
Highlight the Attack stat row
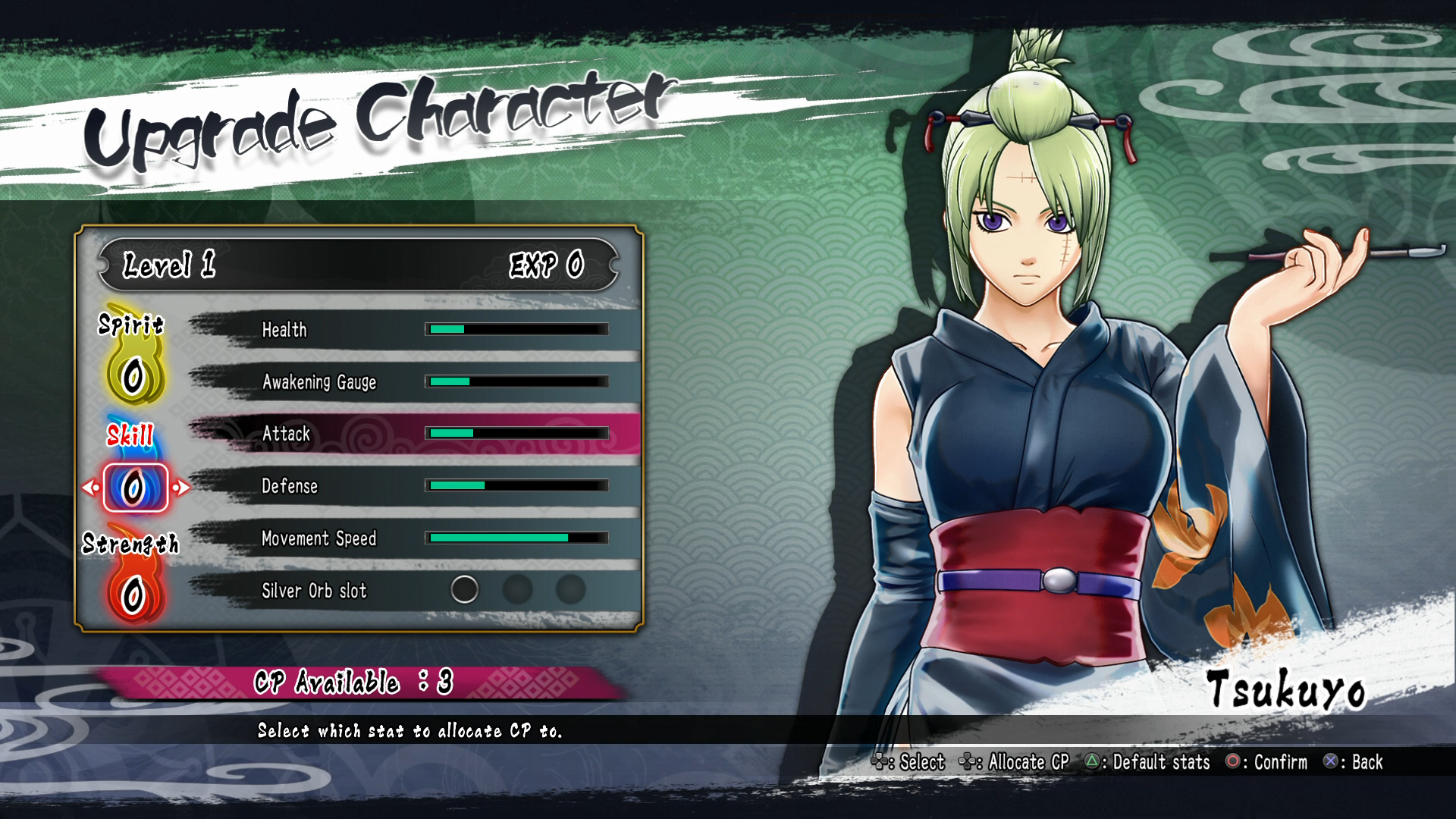coord(413,434)
